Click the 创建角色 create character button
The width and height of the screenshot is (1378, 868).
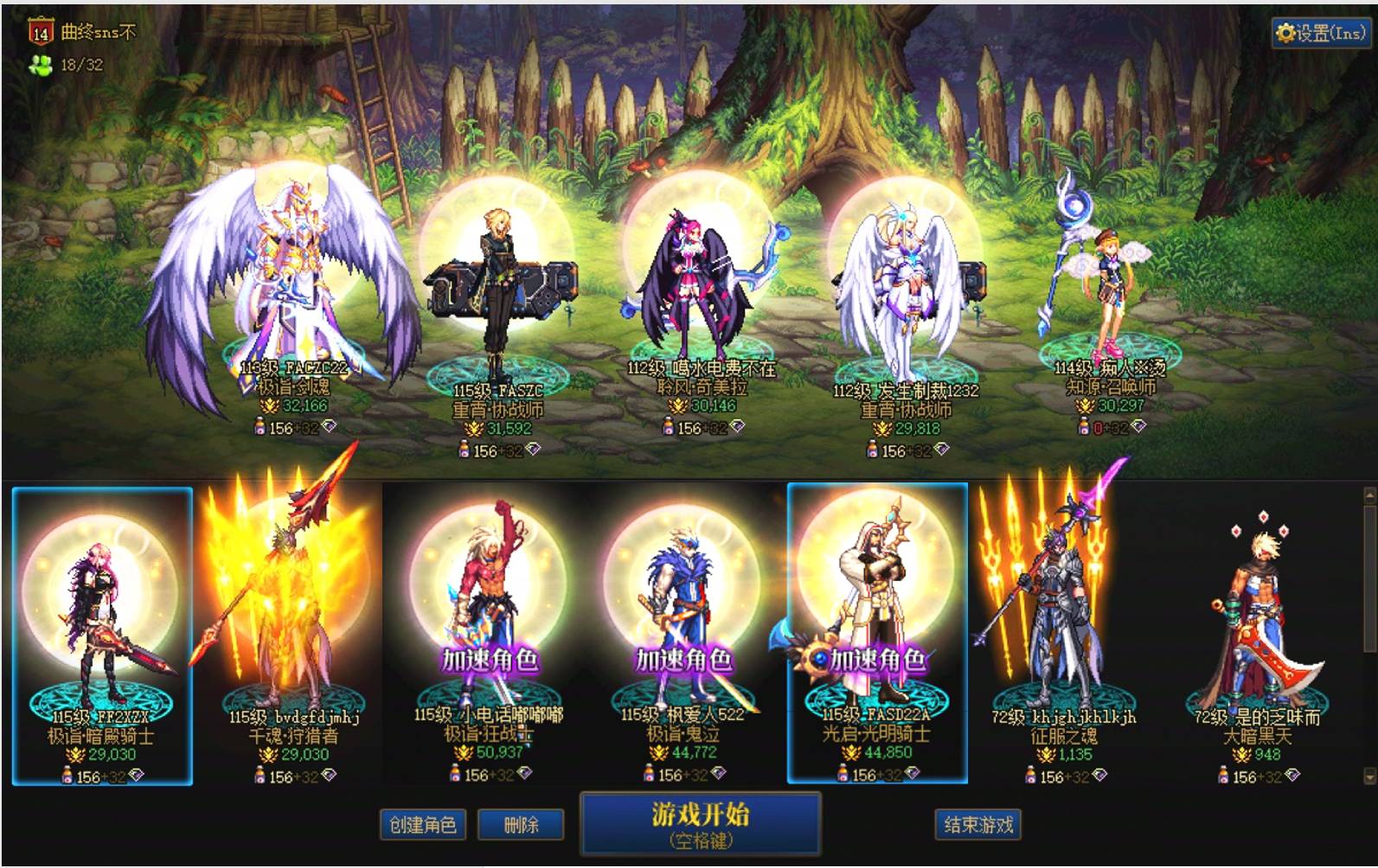tap(423, 825)
